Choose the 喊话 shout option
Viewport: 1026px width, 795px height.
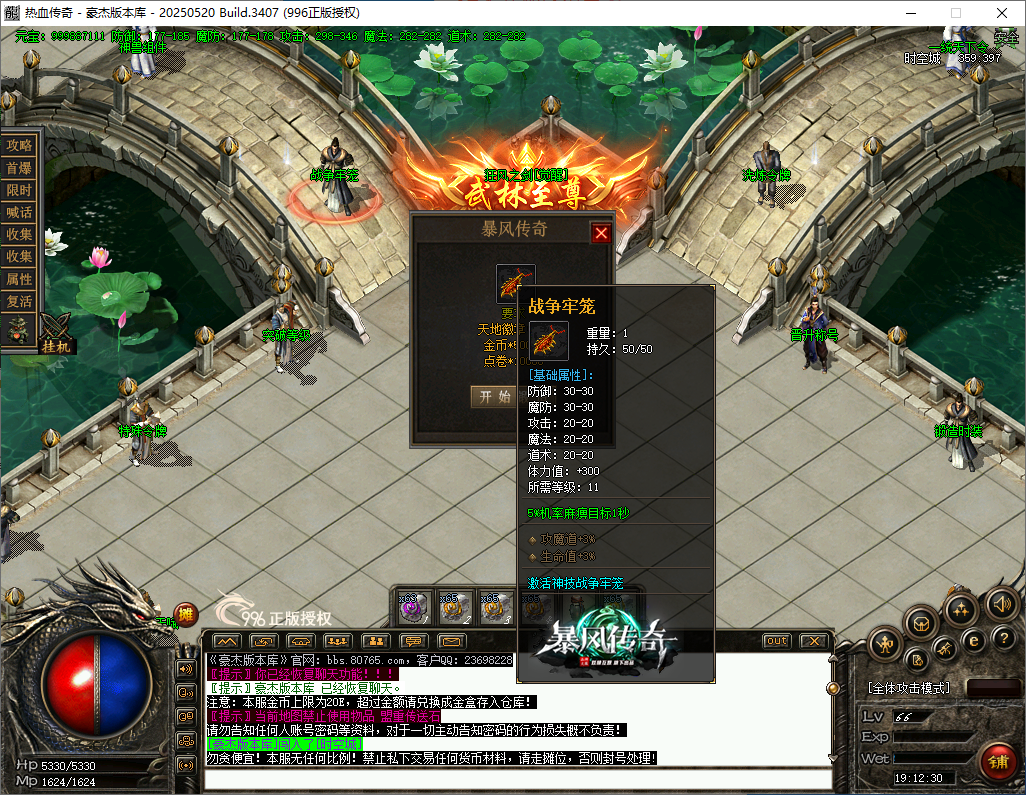(19, 212)
